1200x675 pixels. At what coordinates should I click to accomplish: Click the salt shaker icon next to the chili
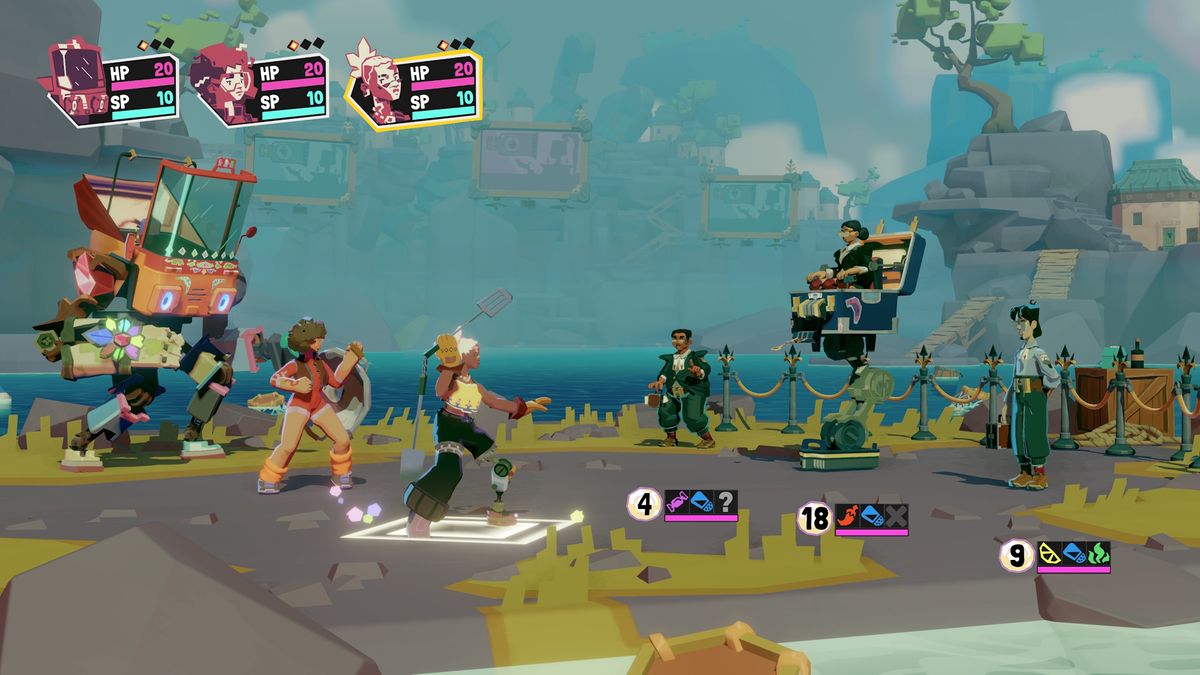[872, 516]
